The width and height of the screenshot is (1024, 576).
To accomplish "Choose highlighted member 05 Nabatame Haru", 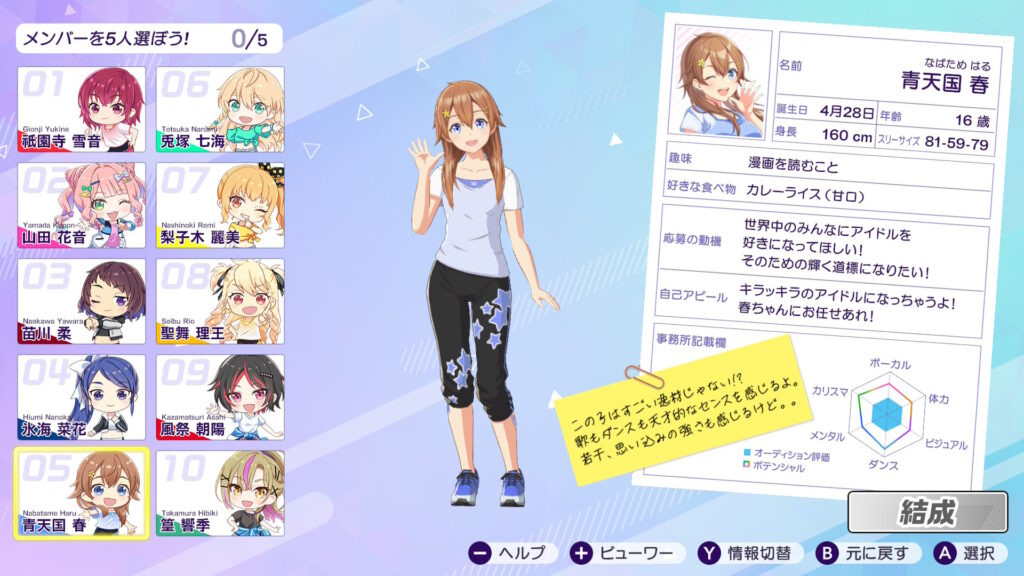I will pos(81,493).
